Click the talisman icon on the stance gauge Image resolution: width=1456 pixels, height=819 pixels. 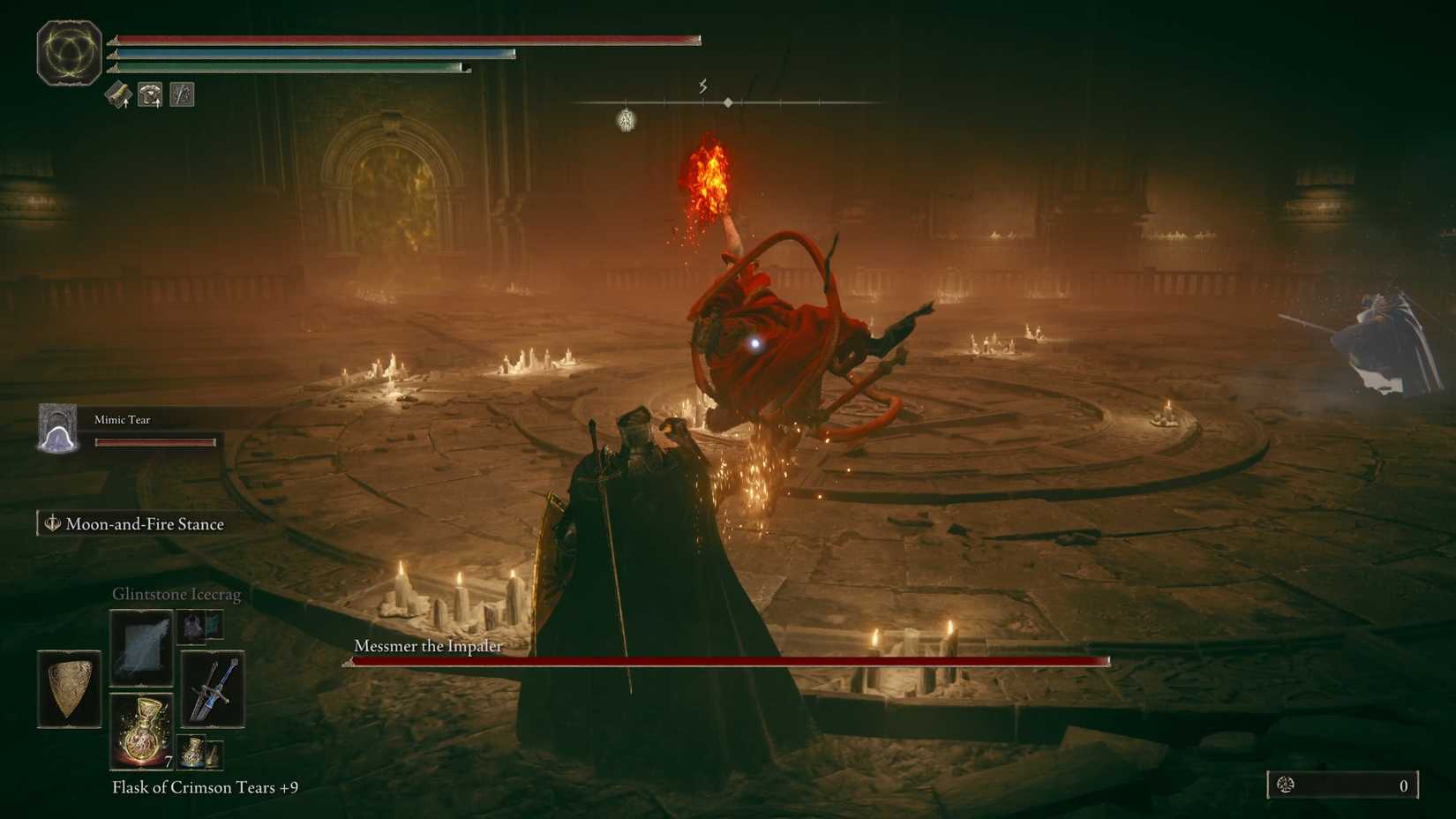pyautogui.click(x=624, y=119)
